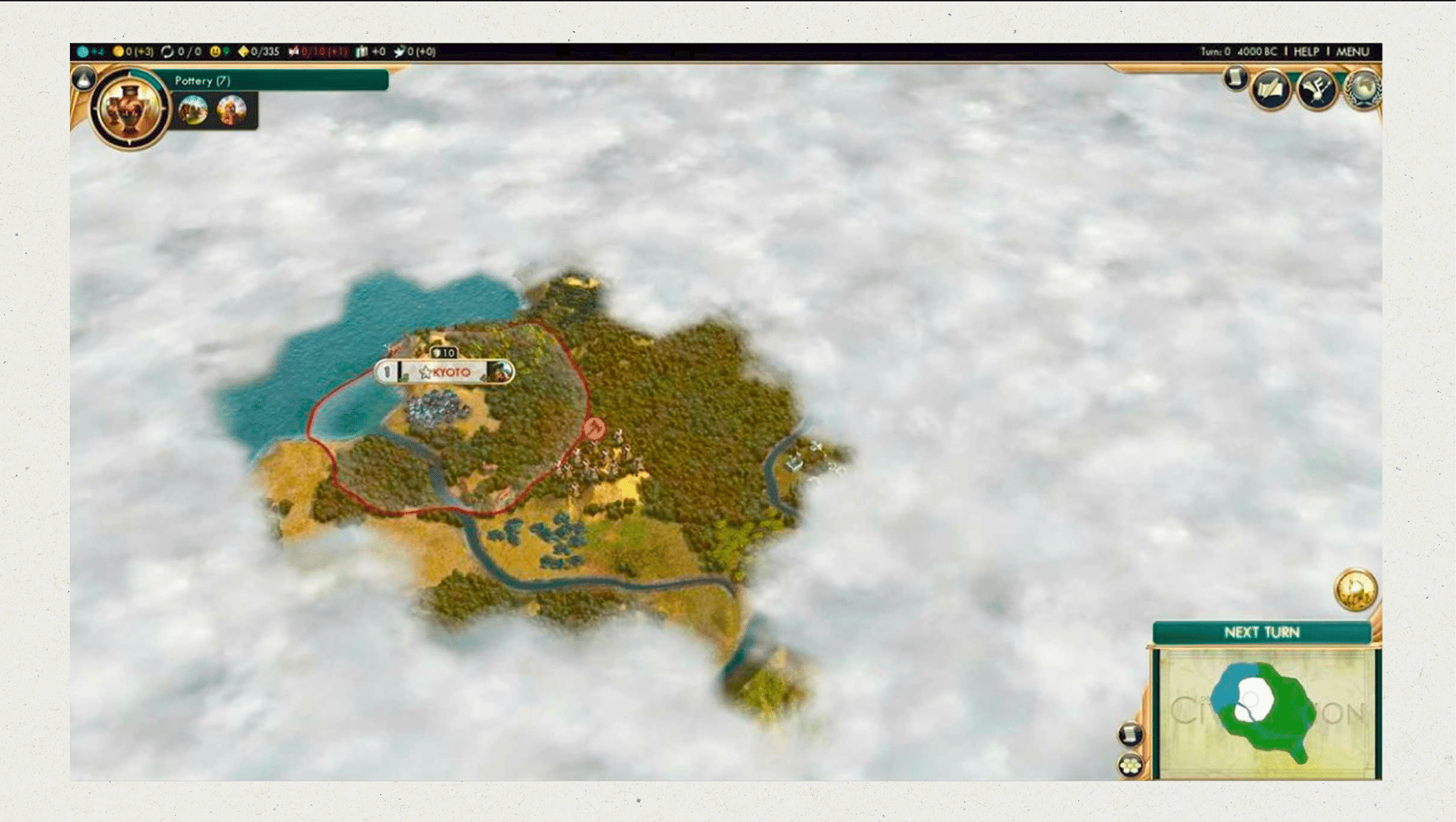
Task: Choose the second unlockable icon under Pottery
Action: click(231, 110)
